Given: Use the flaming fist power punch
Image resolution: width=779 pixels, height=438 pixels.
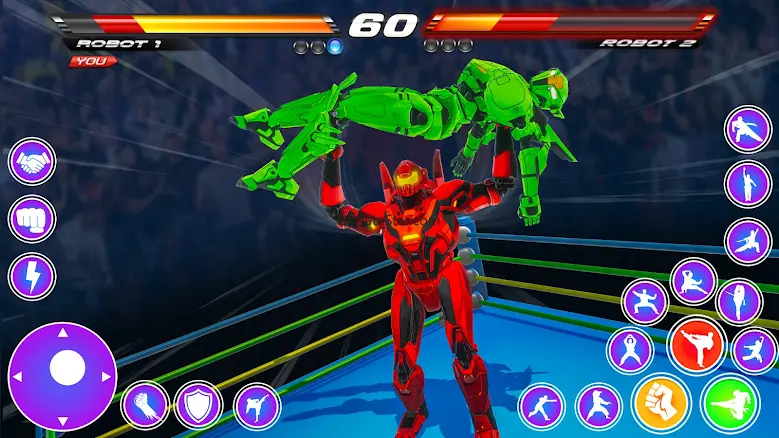Looking at the screenshot, I should point(146,405).
